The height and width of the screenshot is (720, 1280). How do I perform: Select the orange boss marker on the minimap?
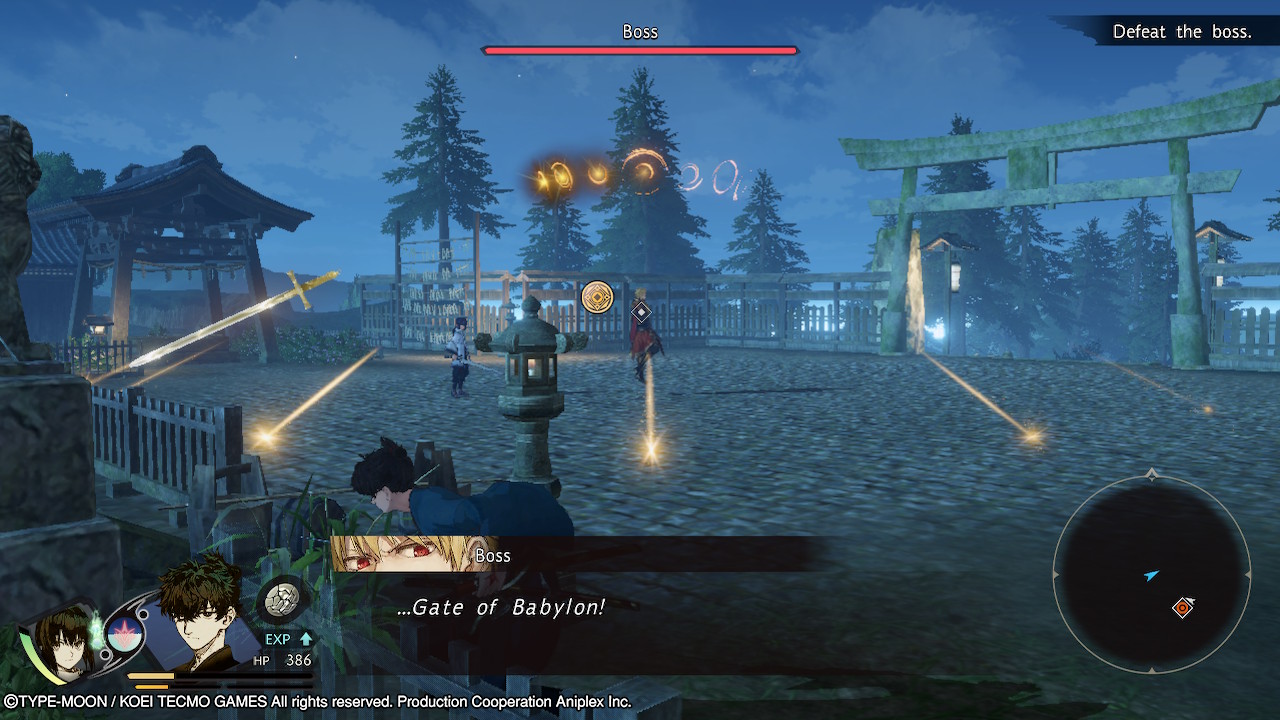click(1182, 607)
